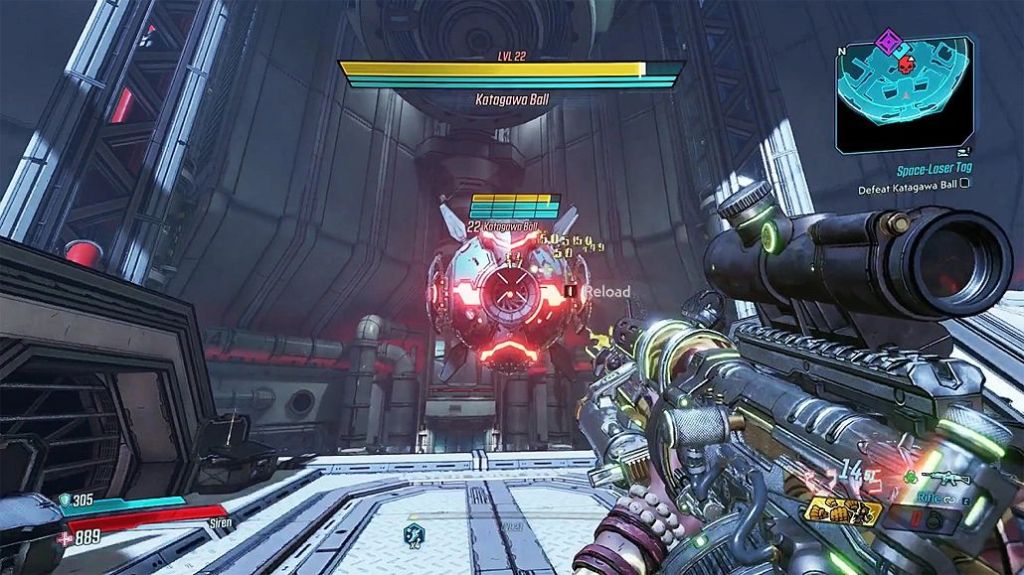Click the red skull boss marker on the minimap
This screenshot has height=575, width=1024.
coord(906,64)
